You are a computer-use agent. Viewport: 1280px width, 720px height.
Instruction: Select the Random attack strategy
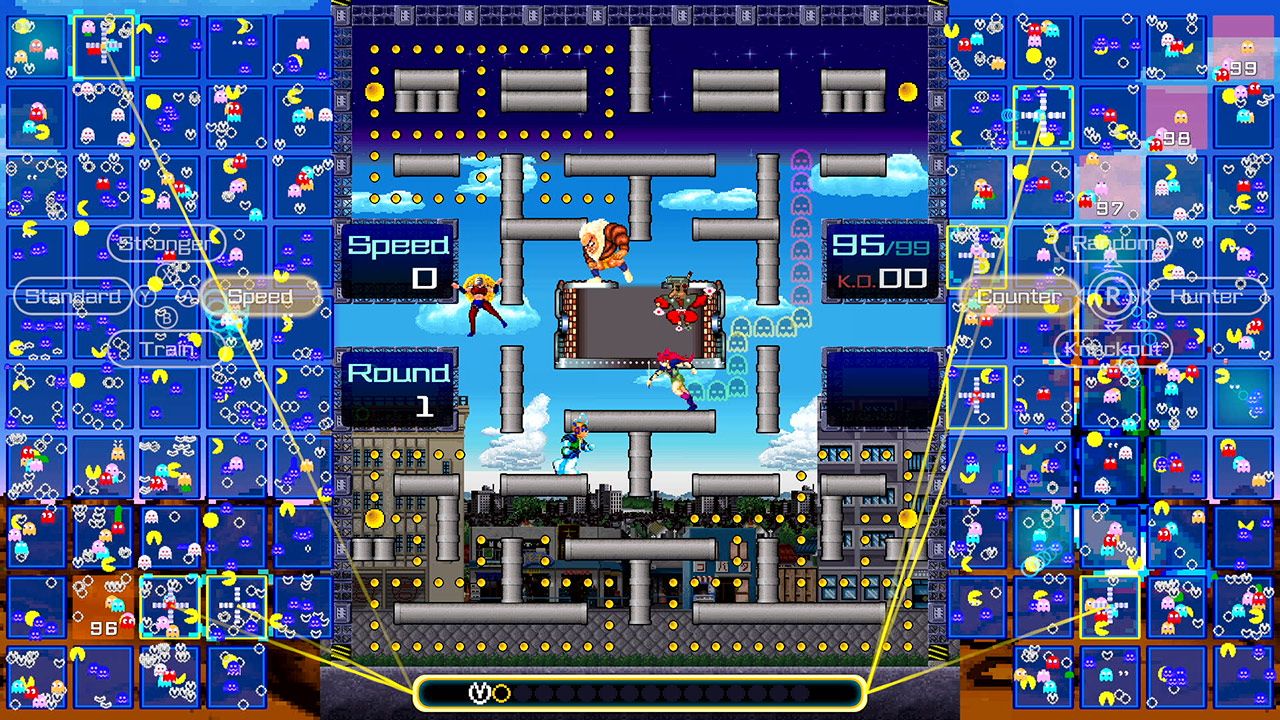pos(1113,241)
